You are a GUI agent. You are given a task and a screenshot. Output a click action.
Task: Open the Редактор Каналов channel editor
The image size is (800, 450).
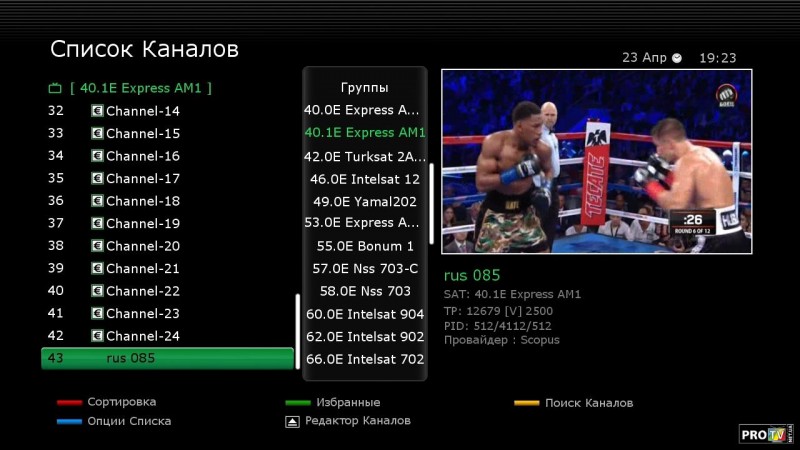click(357, 421)
